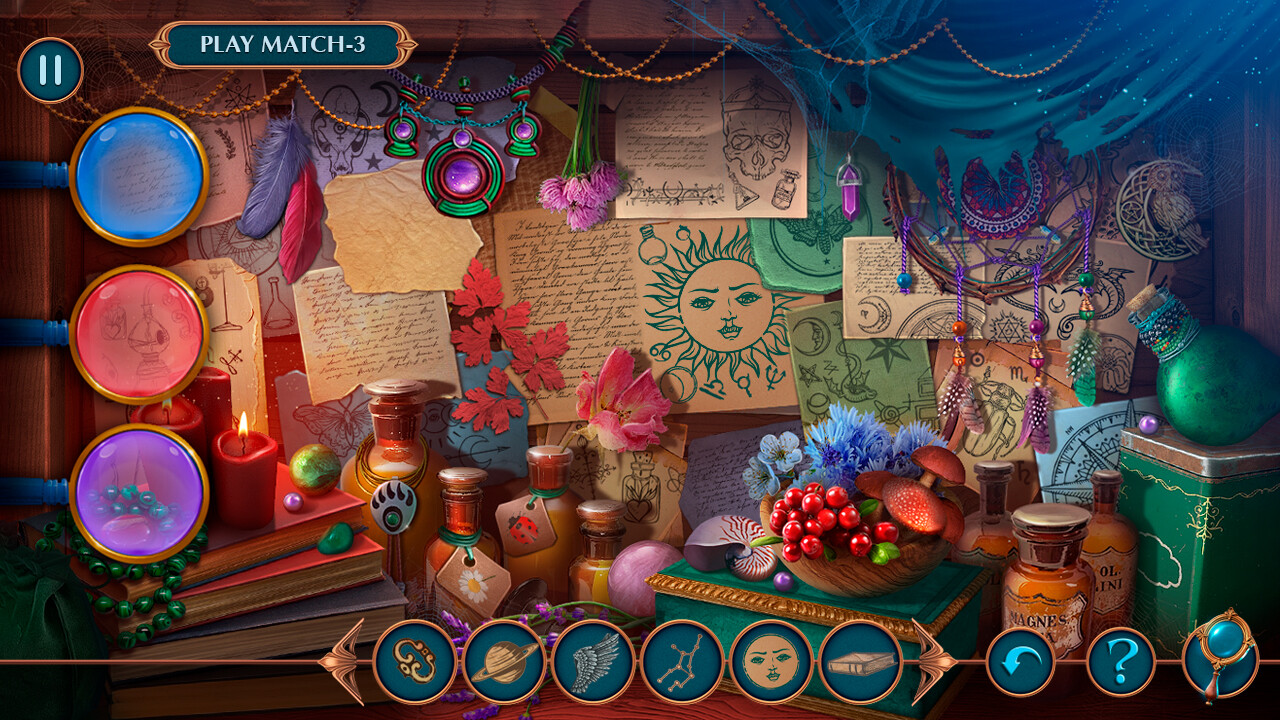Choose the wing item
Screen dimensions: 1280x720
[593, 662]
